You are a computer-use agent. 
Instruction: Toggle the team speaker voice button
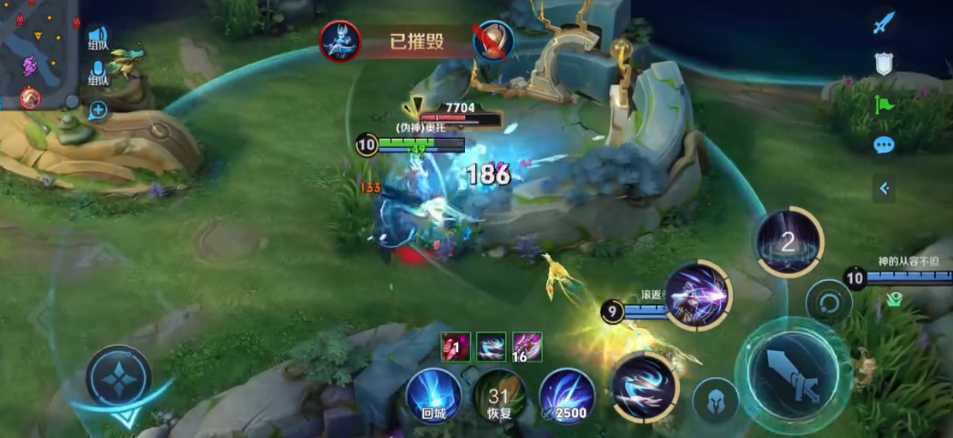click(98, 40)
